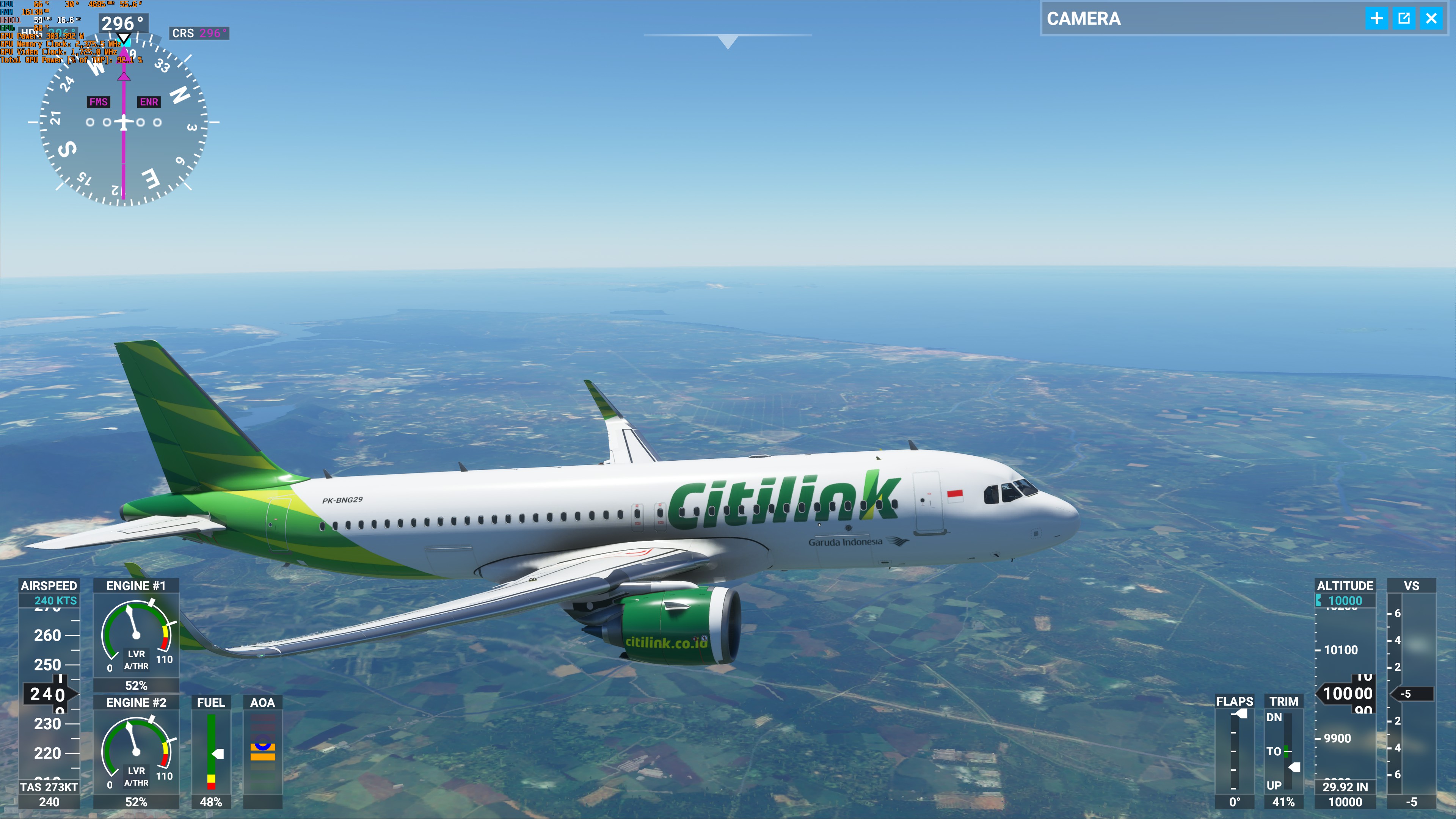Viewport: 1456px width, 819px height.
Task: Open the toolbar via the top-center arrow handle
Action: tap(728, 41)
